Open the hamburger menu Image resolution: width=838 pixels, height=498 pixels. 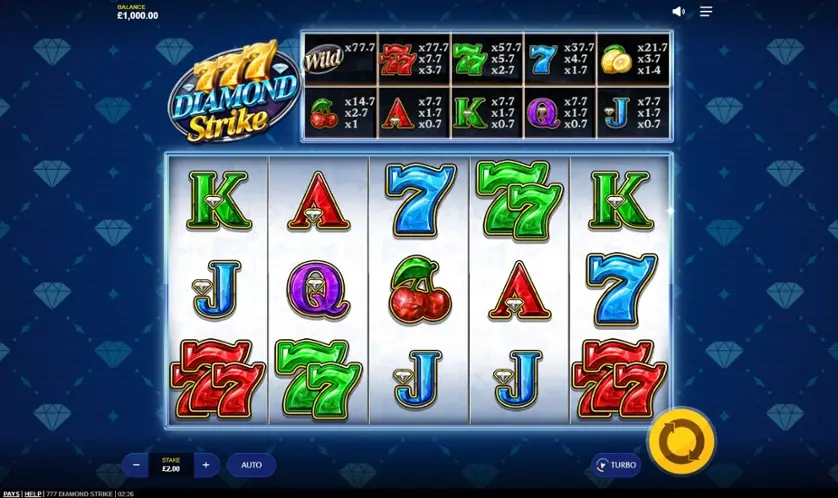(x=706, y=12)
